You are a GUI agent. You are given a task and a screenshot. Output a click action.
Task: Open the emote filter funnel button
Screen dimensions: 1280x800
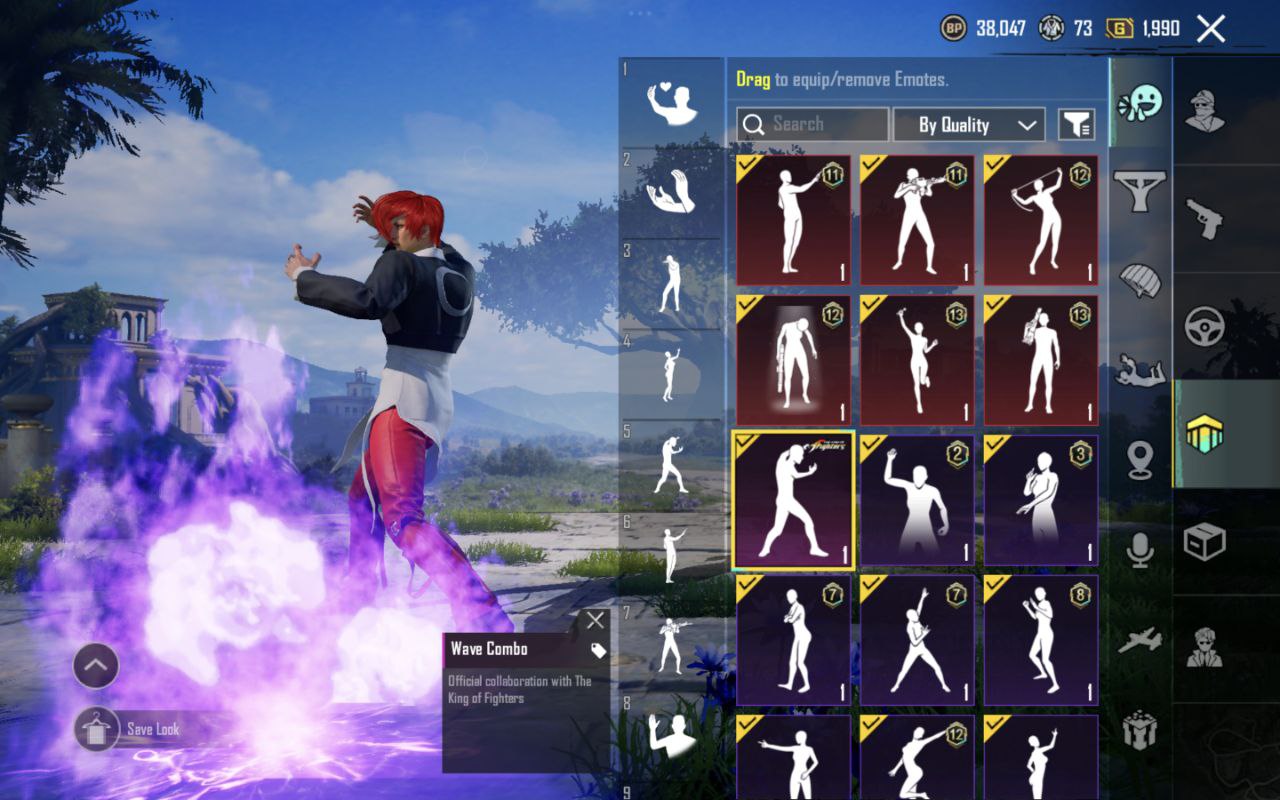coord(1076,125)
